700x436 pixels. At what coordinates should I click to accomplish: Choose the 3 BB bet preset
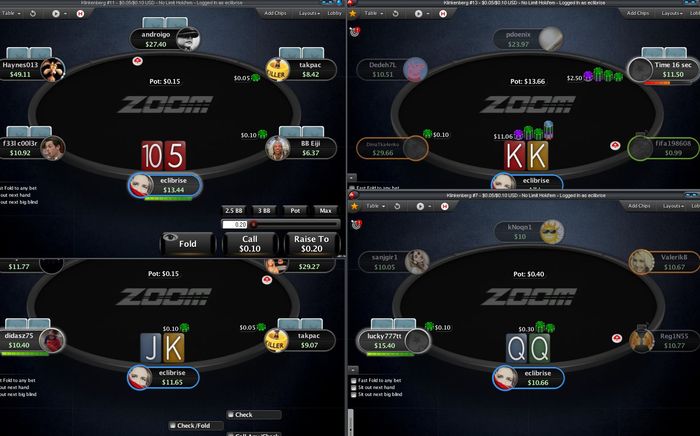pos(264,210)
